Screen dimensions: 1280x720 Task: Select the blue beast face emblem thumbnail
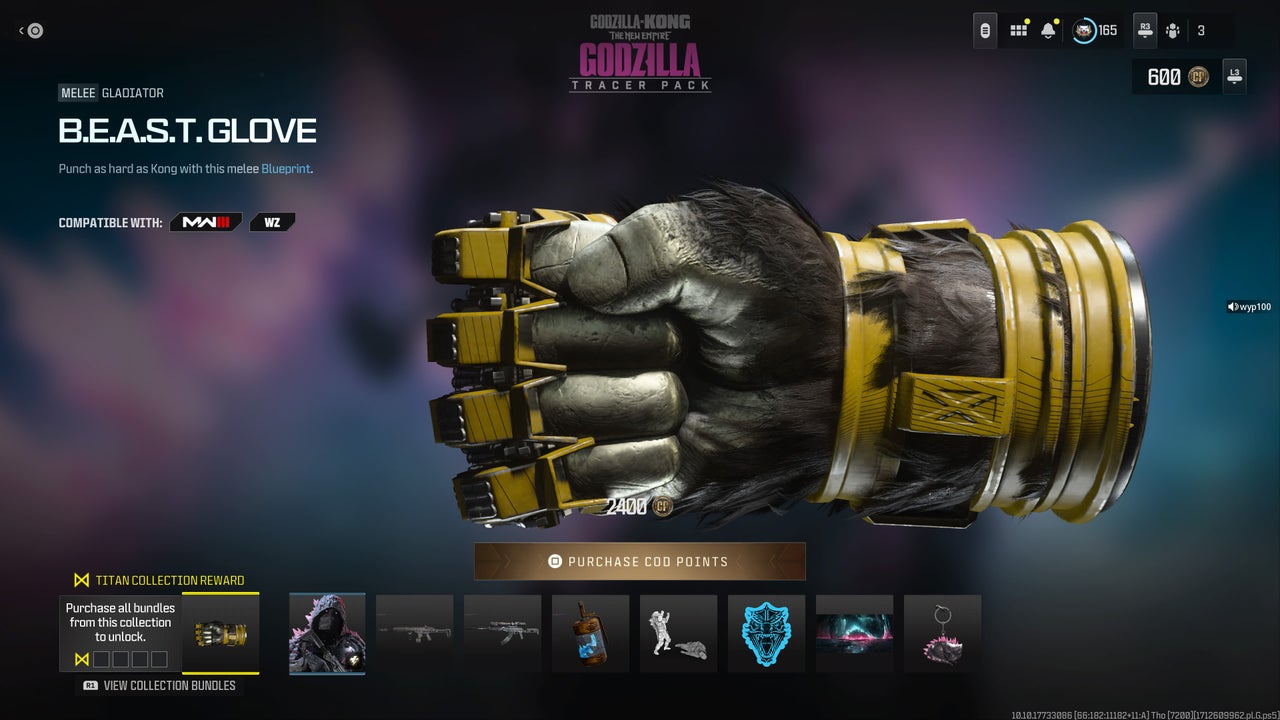[x=766, y=633]
